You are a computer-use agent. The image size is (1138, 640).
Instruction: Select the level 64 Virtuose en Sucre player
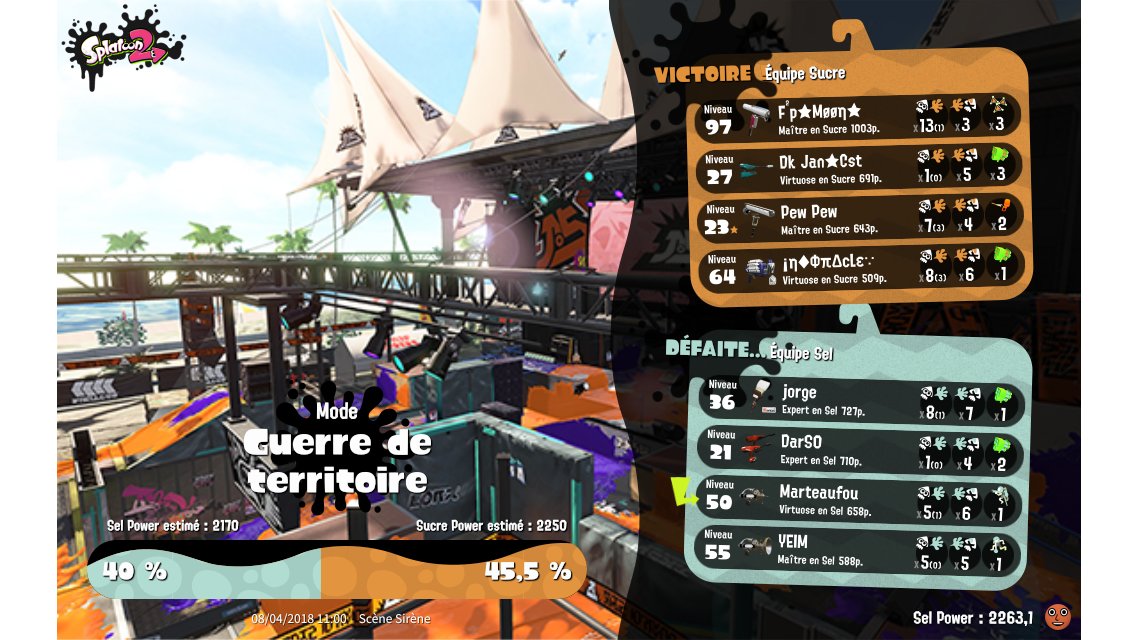pyautogui.click(x=860, y=269)
